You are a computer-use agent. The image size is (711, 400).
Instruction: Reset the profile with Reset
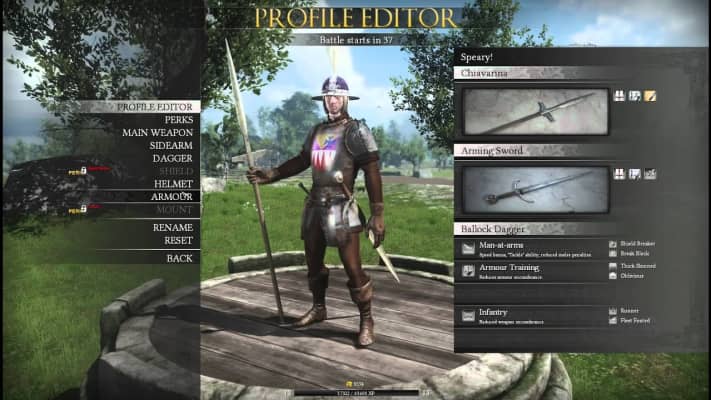(x=178, y=240)
